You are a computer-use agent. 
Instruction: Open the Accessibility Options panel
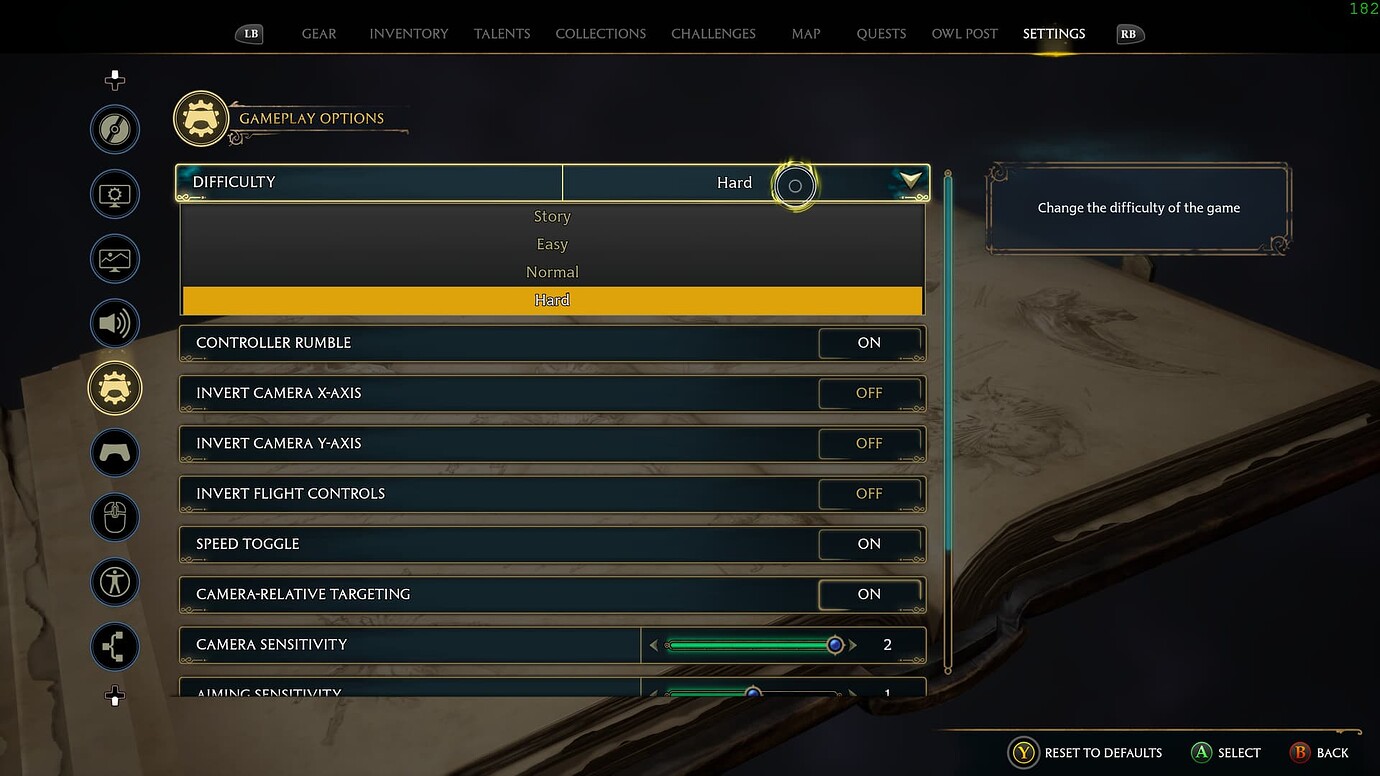tap(114, 582)
